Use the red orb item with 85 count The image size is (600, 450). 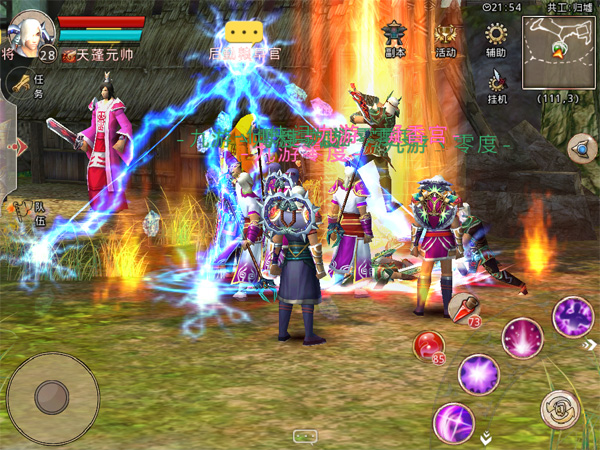click(x=430, y=346)
